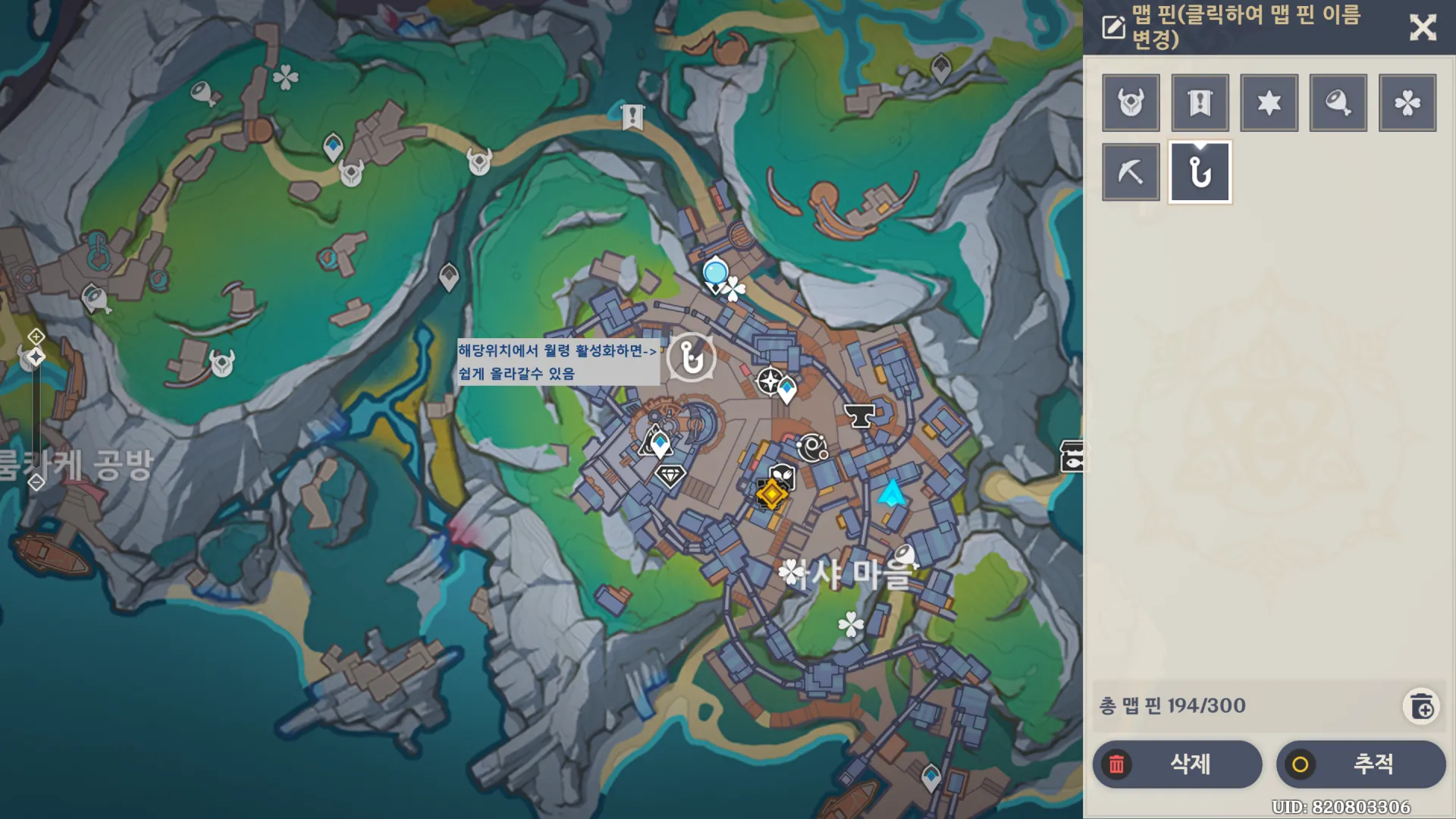Screen dimensions: 1456x819
Task: Select the four-leaf clover pin icon
Action: [1407, 102]
